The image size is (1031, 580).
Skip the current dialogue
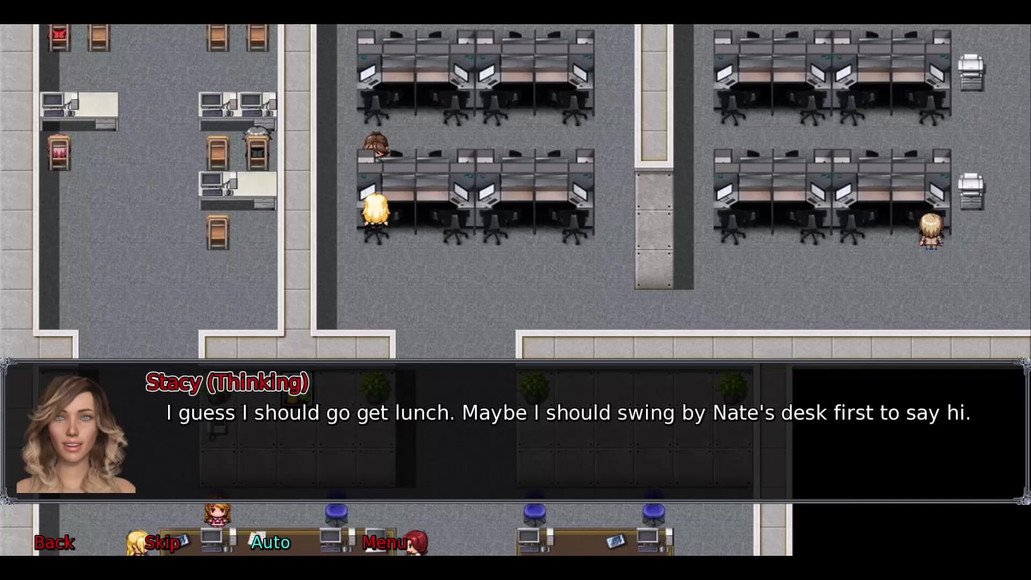(162, 542)
